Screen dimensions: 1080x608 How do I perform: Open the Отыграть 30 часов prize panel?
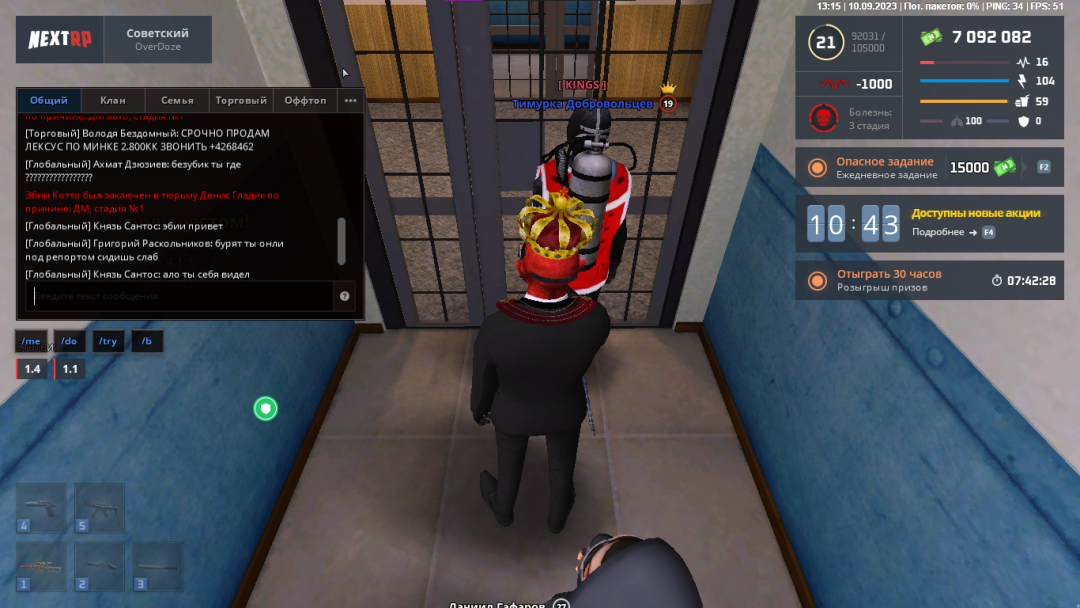(925, 280)
